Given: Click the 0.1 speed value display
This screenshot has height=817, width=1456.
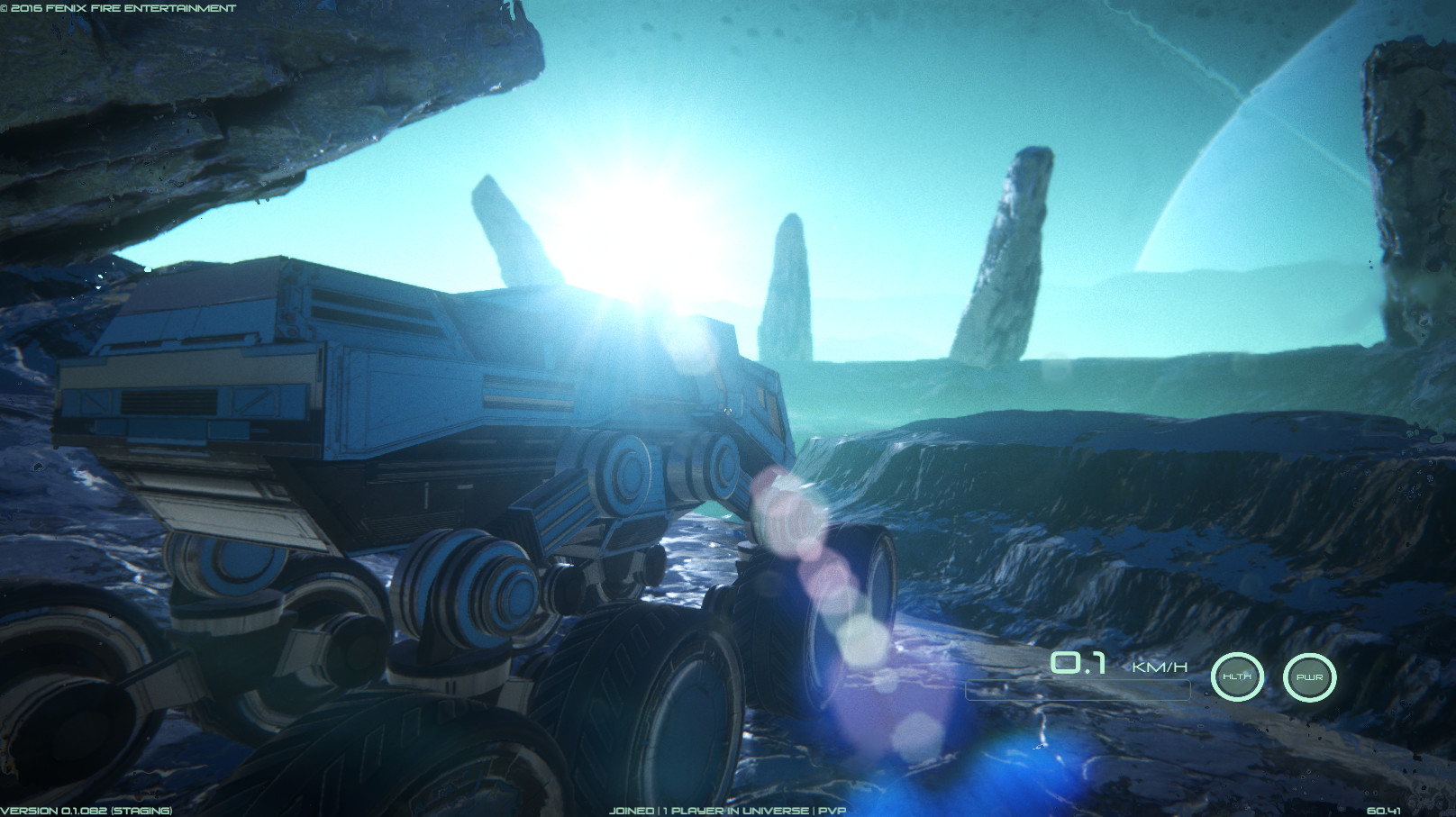Looking at the screenshot, I should point(1078,665).
